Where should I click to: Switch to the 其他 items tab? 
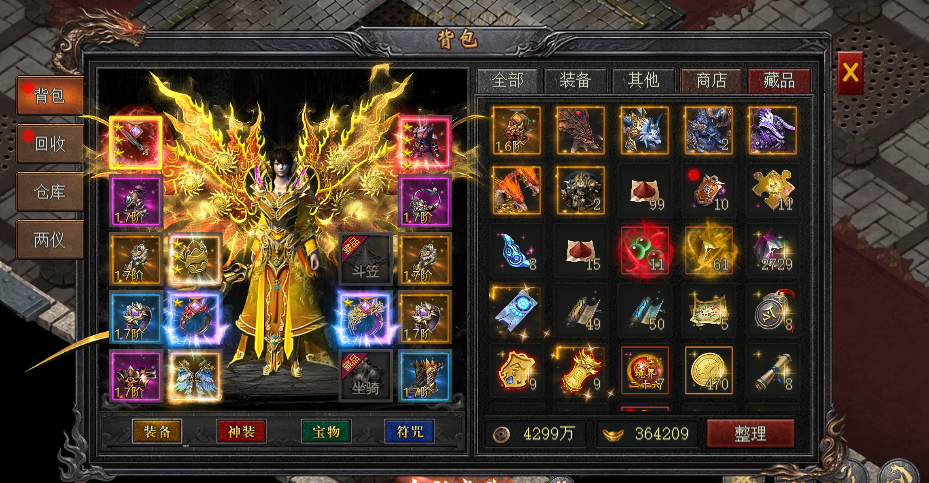click(643, 81)
